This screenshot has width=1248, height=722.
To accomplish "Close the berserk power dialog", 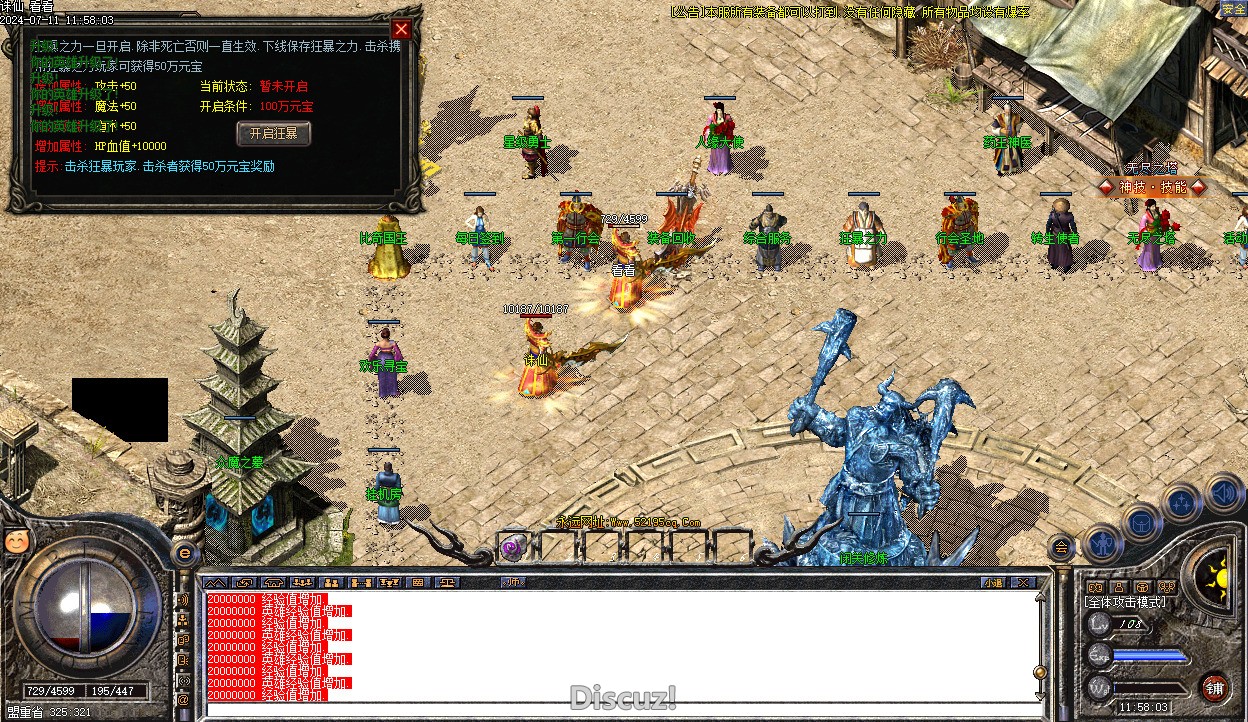I will tap(401, 30).
